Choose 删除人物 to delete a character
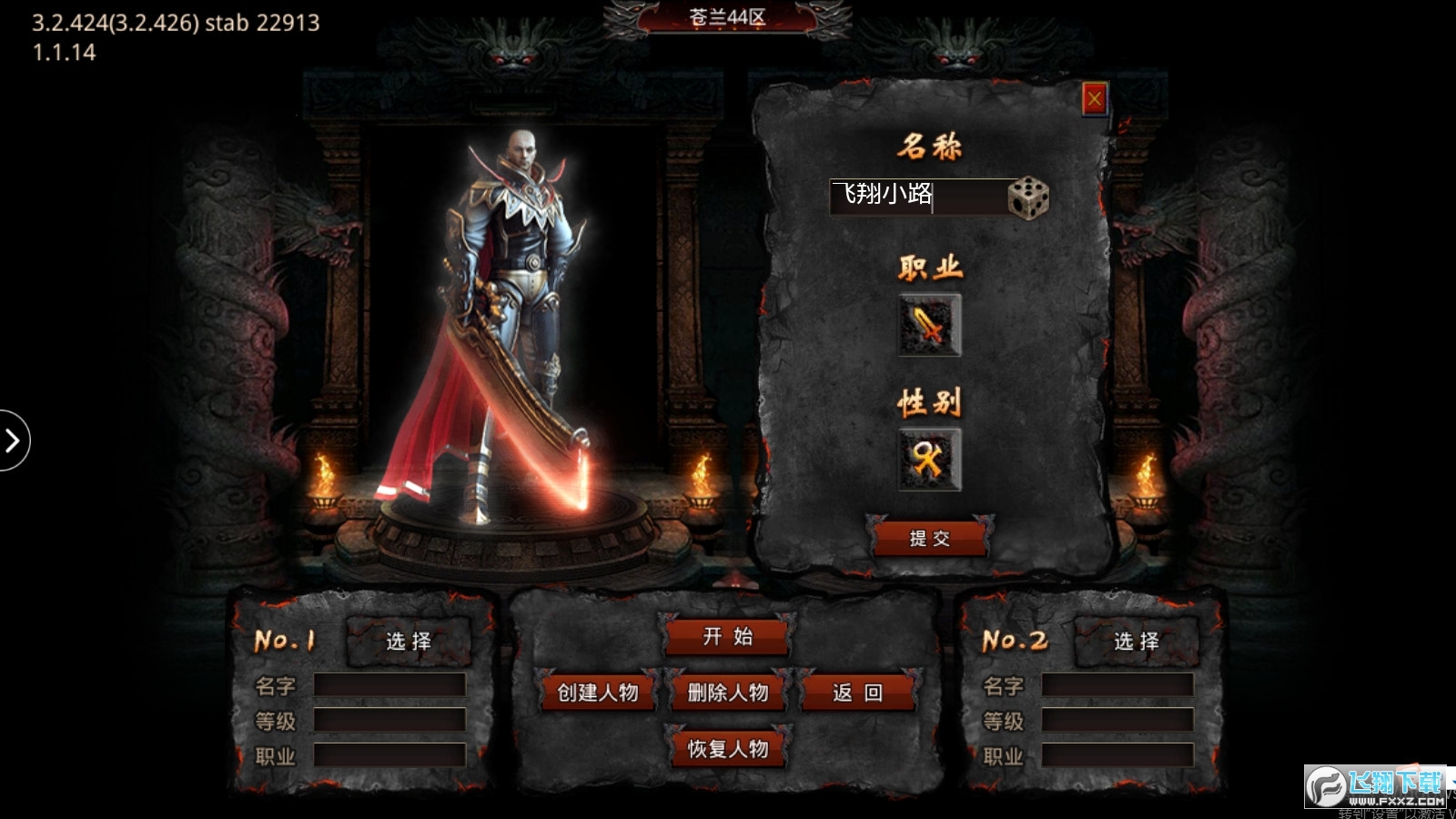This screenshot has height=819, width=1456. tap(728, 693)
